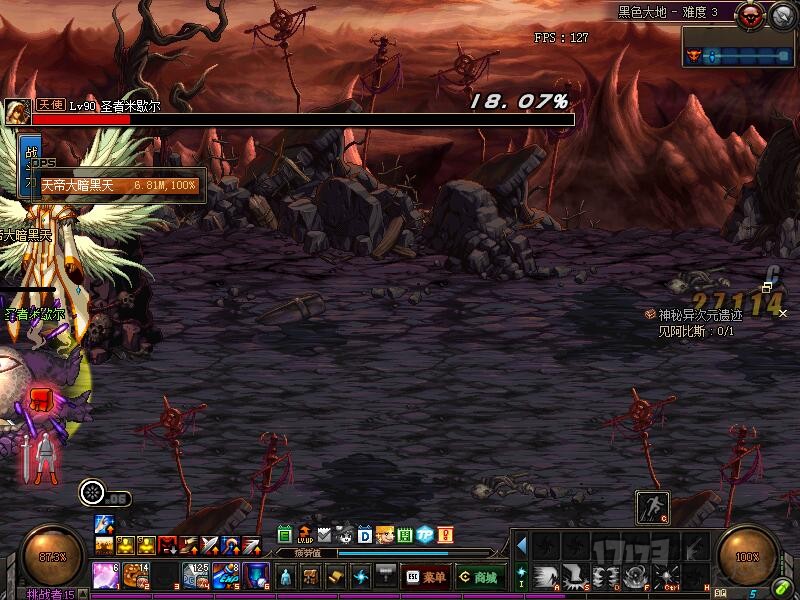Open the 商城 shop button
800x600 pixels.
point(479,577)
